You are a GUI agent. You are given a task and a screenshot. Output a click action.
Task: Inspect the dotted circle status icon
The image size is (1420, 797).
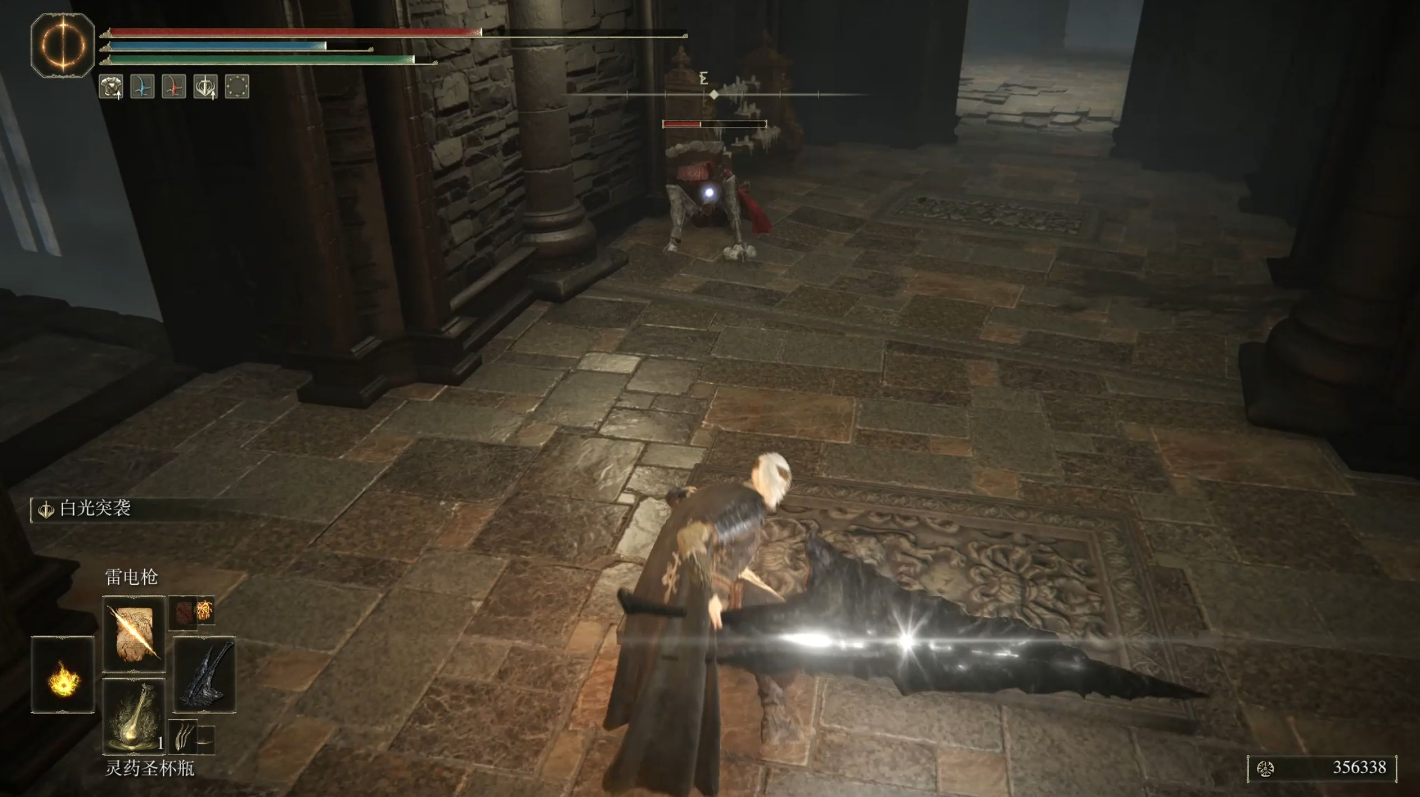[x=237, y=87]
